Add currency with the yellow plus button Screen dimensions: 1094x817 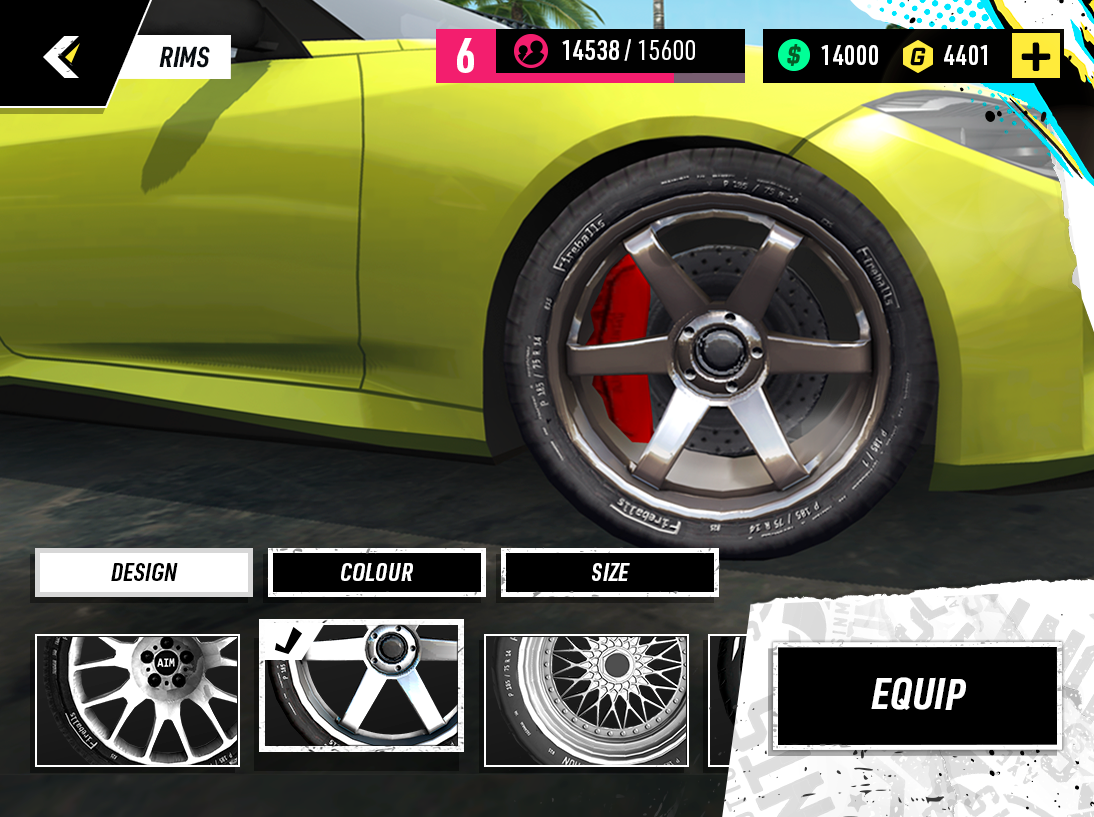coord(1035,56)
